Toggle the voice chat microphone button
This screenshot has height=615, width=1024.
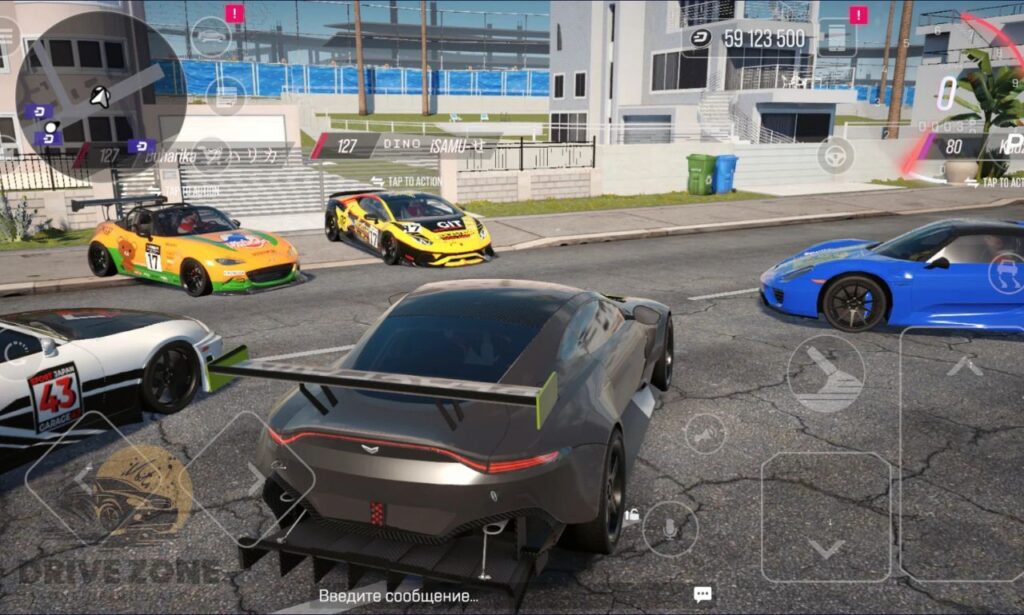pyautogui.click(x=669, y=529)
